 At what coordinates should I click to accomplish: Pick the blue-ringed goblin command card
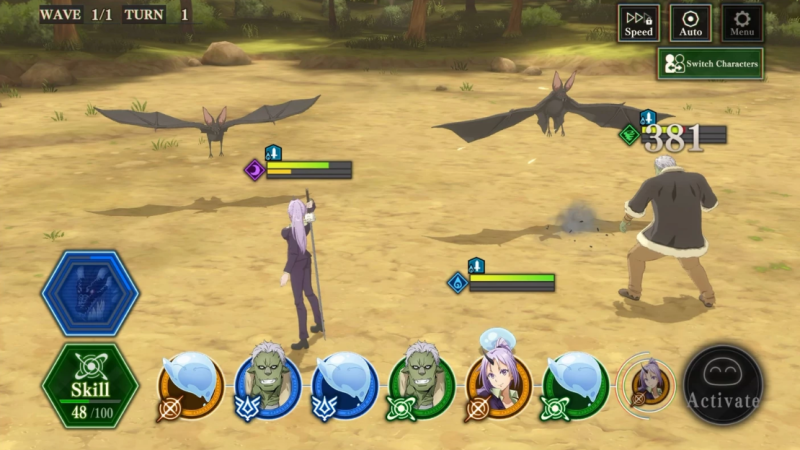(268, 386)
